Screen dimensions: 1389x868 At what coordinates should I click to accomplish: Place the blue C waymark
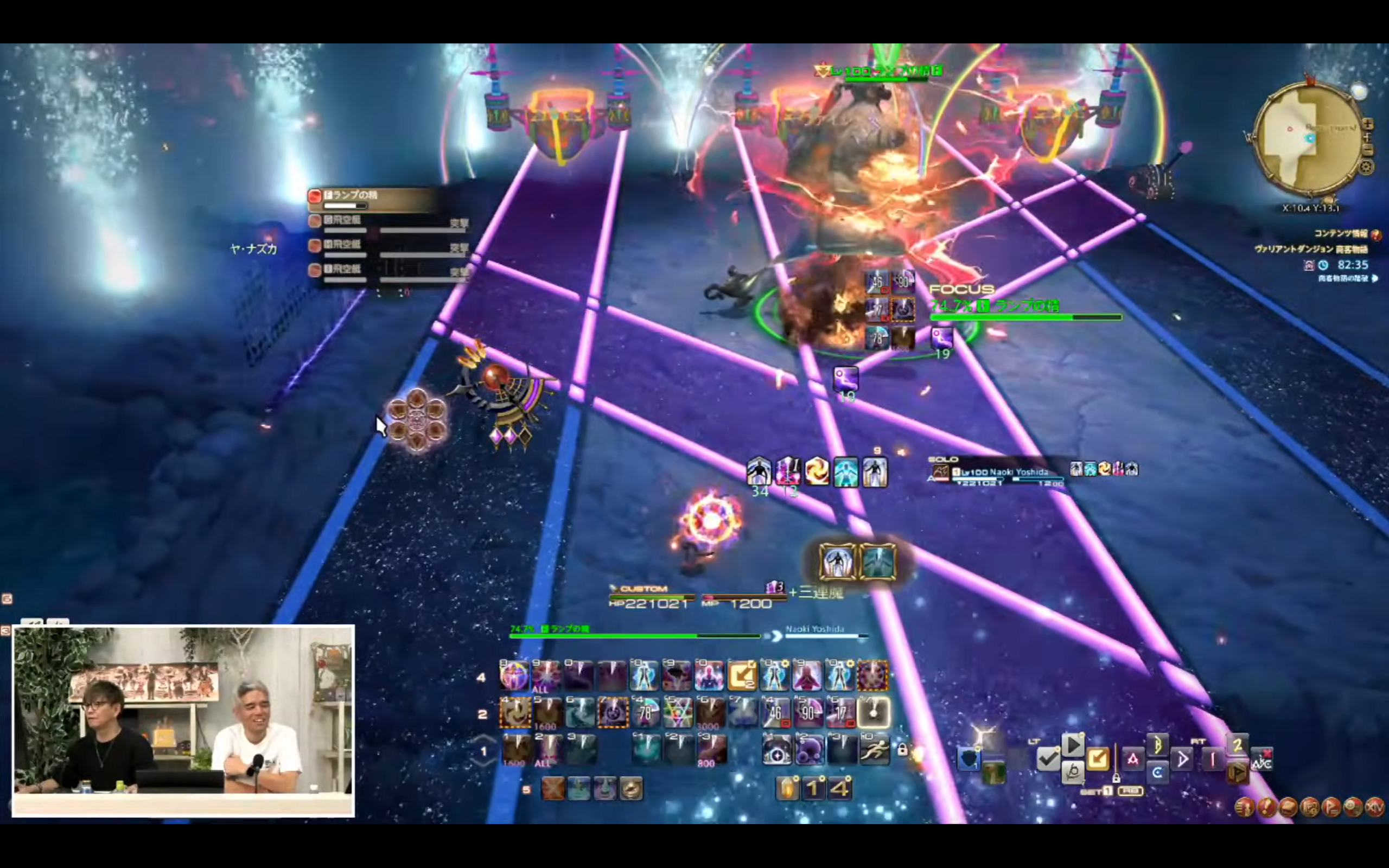click(1157, 772)
